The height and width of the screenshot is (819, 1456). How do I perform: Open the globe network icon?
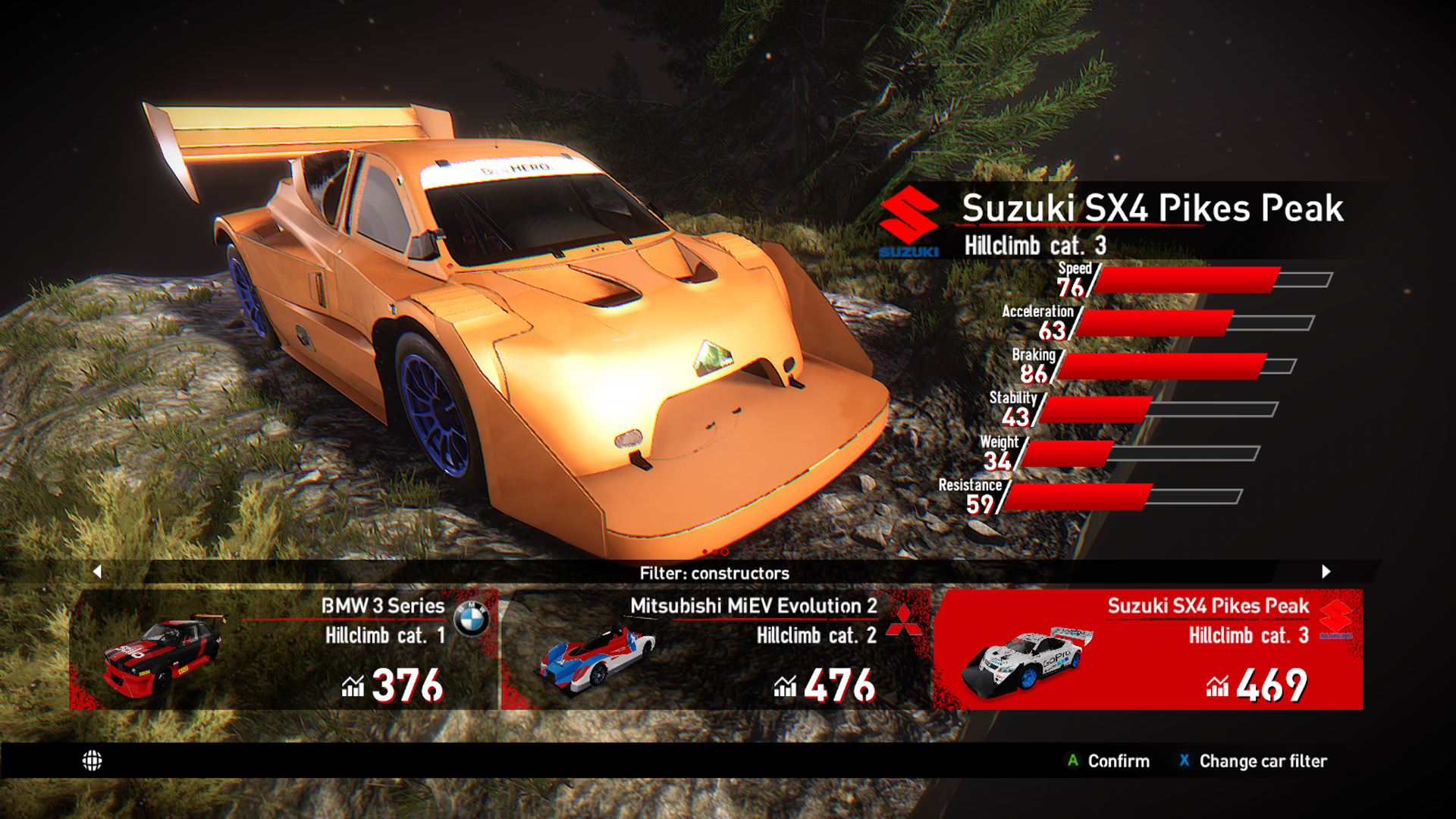pyautogui.click(x=93, y=761)
